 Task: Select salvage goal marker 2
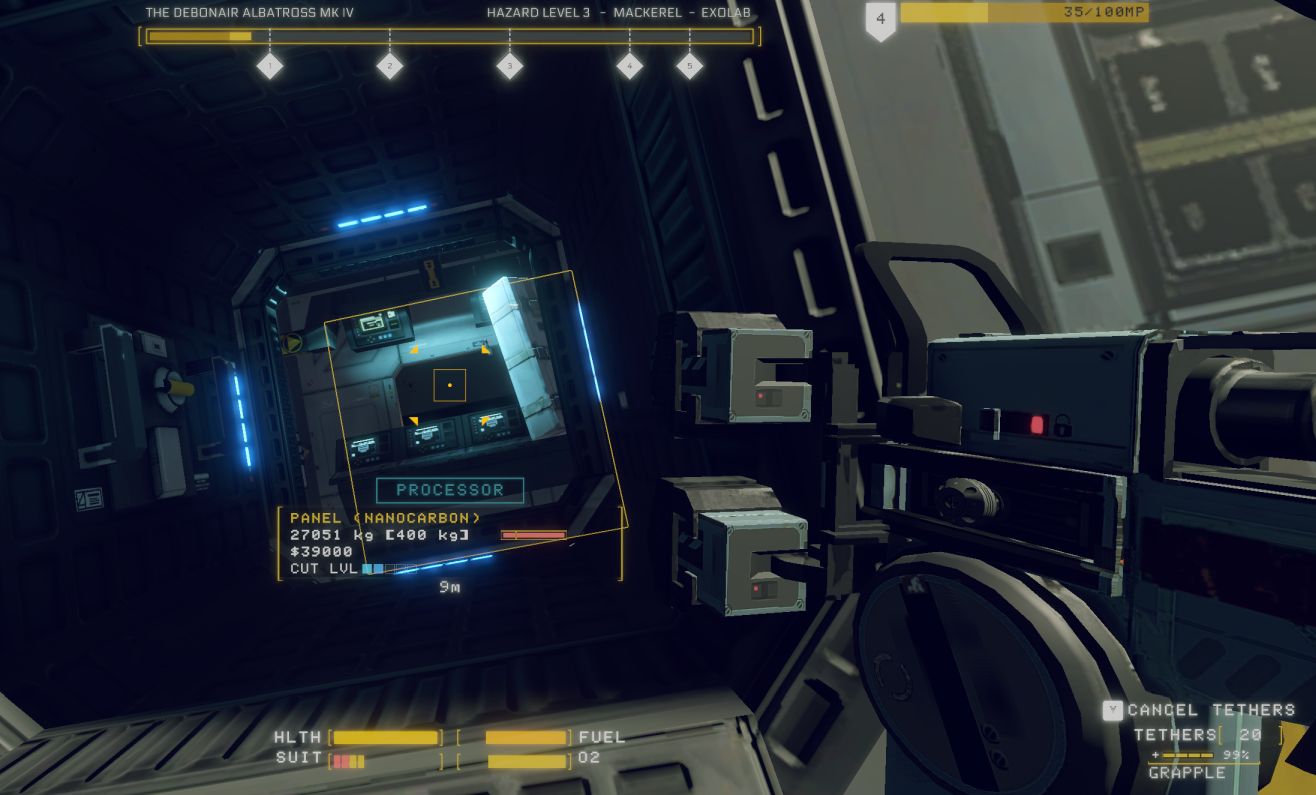[x=389, y=67]
